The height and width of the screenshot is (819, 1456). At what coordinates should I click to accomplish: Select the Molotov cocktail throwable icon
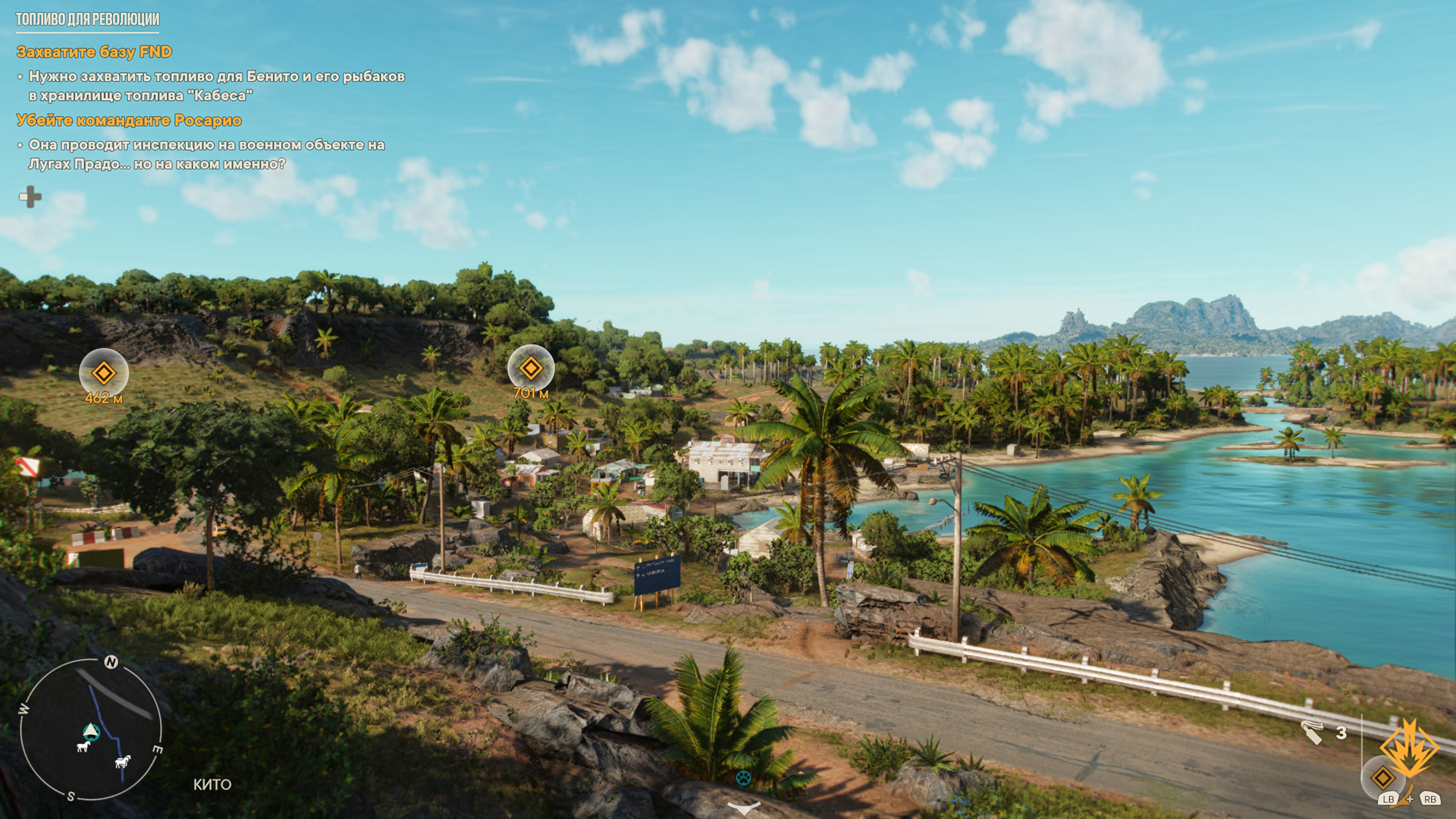[1312, 733]
